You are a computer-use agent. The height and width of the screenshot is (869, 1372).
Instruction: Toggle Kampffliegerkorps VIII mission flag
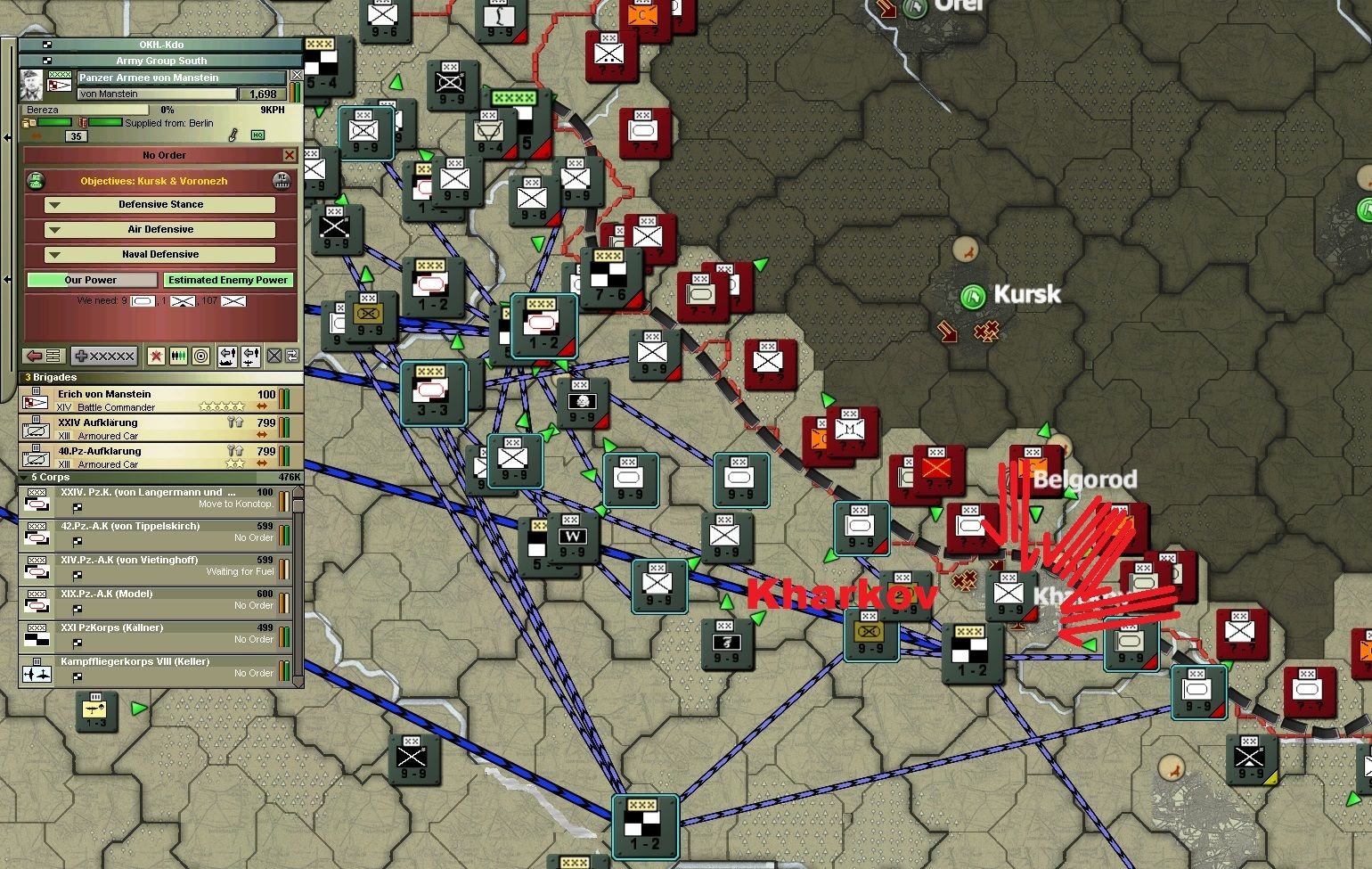(78, 676)
